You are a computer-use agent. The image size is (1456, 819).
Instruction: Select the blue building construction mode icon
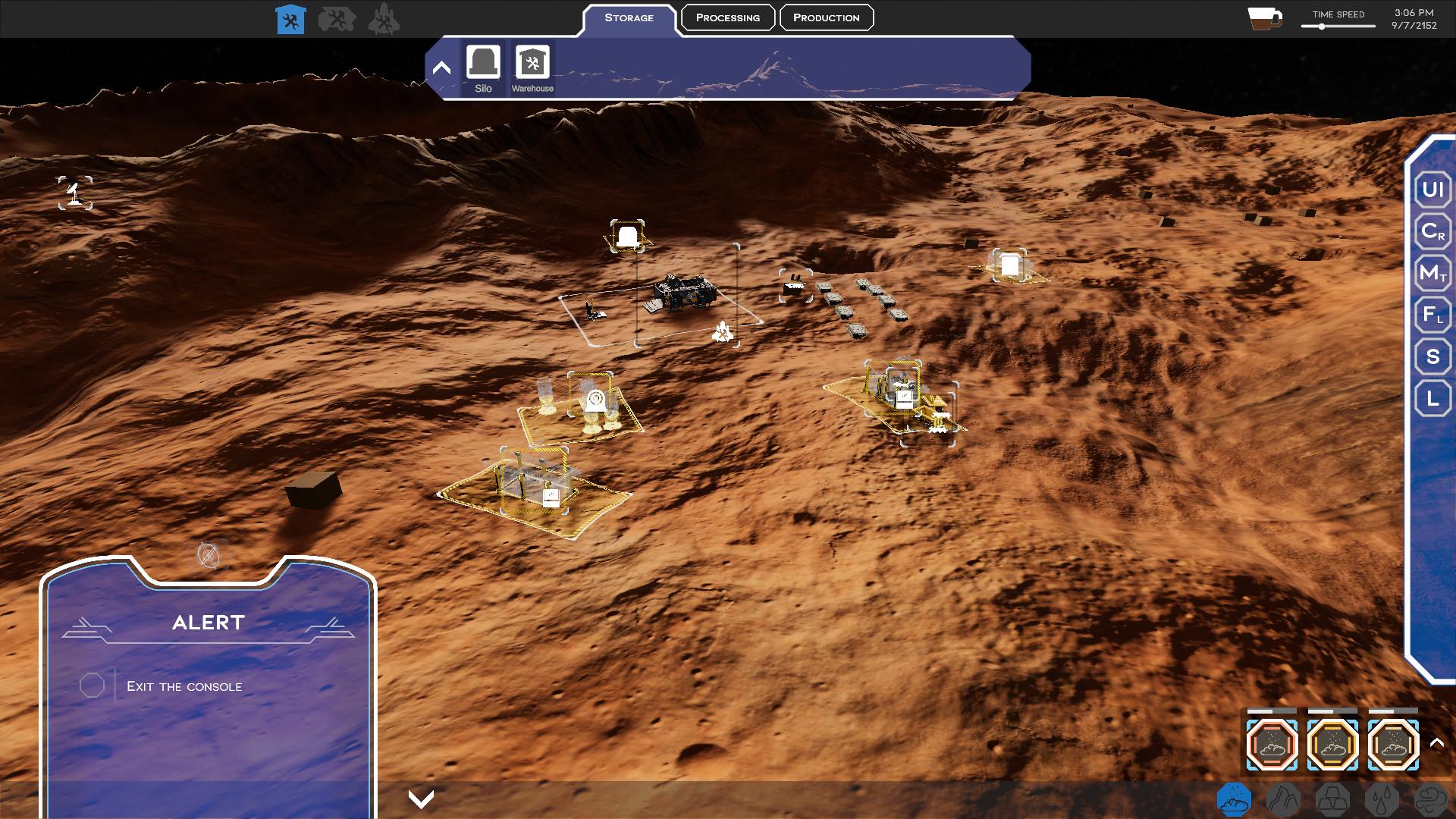(x=290, y=20)
